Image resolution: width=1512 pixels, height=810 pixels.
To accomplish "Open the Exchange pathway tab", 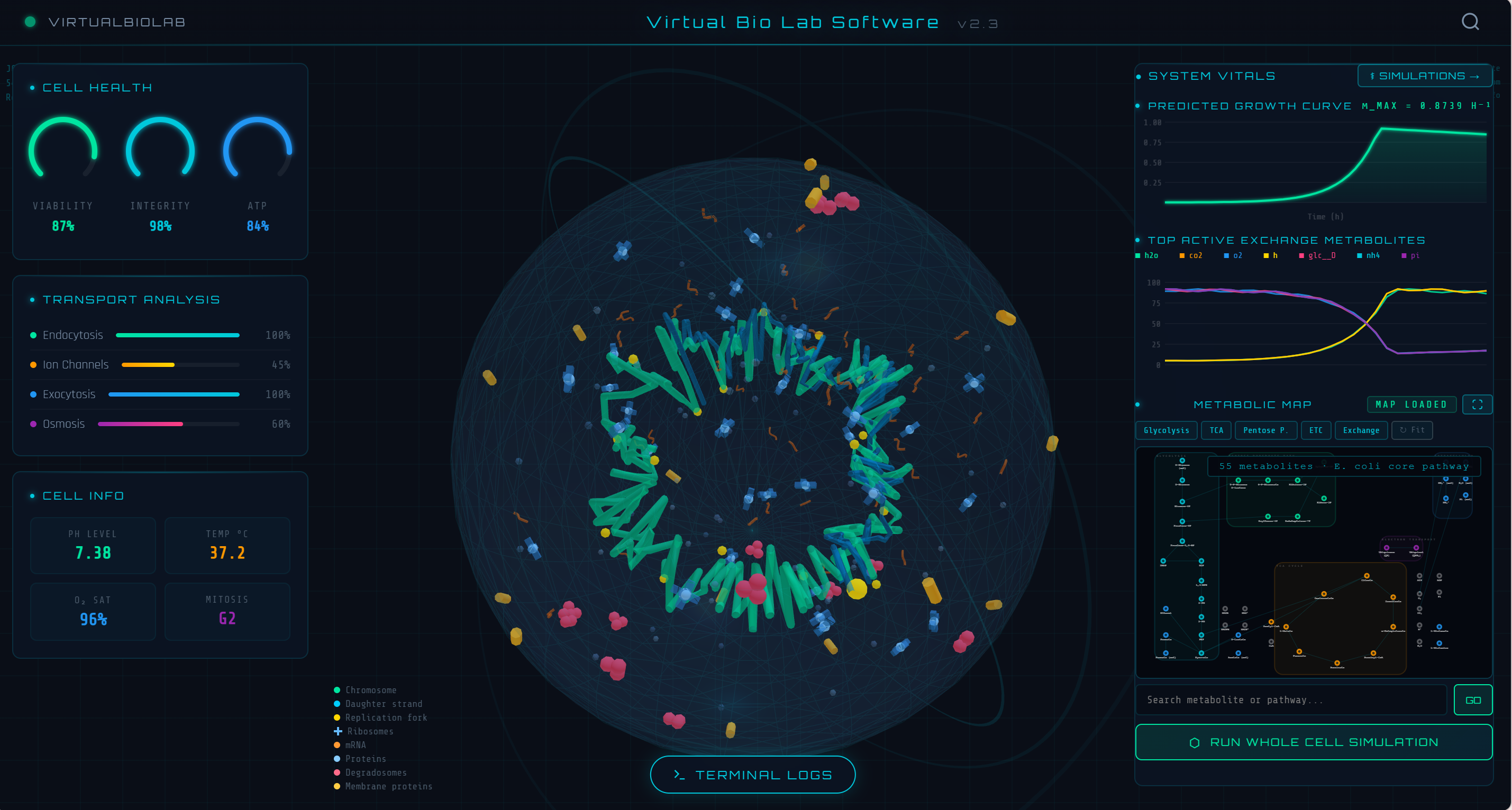I will (1361, 430).
